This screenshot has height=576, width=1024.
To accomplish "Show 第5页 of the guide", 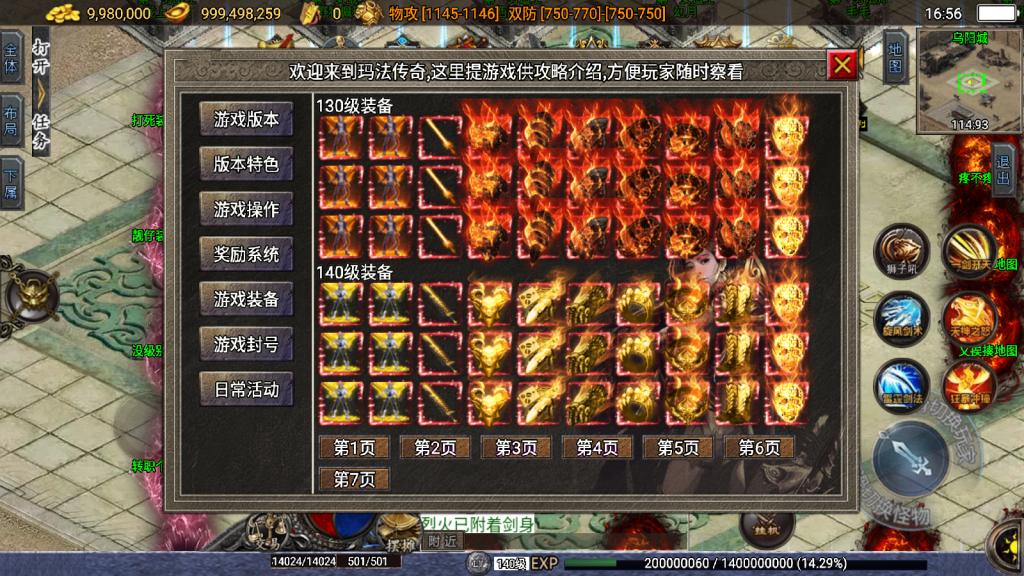I will click(678, 447).
